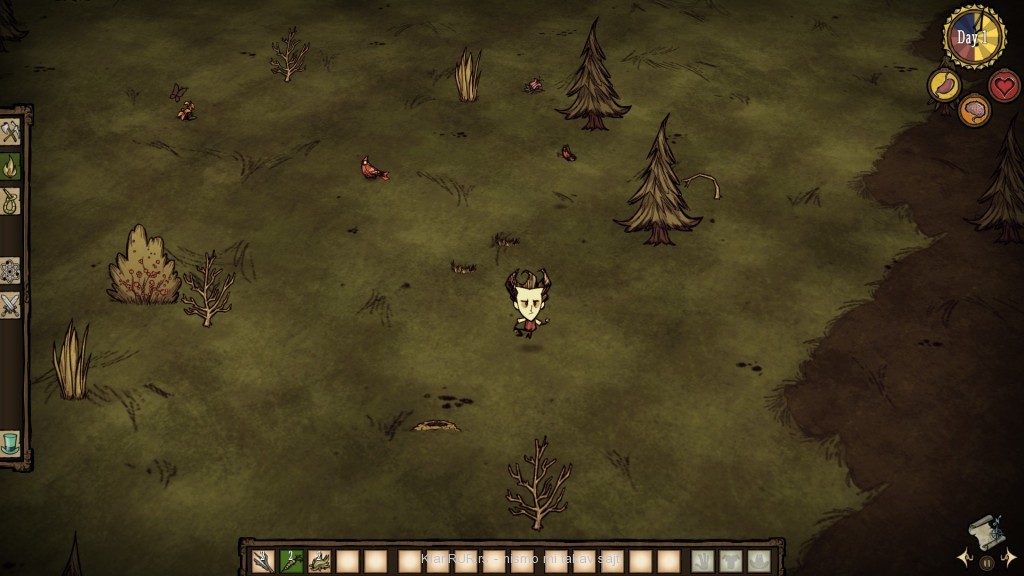Click the head equipment slot
Image resolution: width=1024 pixels, height=576 pixels.
point(759,561)
